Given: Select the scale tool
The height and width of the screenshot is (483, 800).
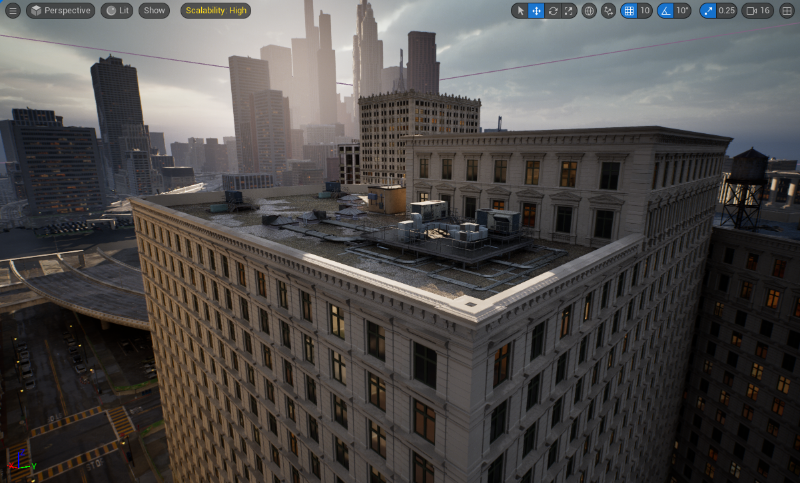Looking at the screenshot, I should coord(568,11).
